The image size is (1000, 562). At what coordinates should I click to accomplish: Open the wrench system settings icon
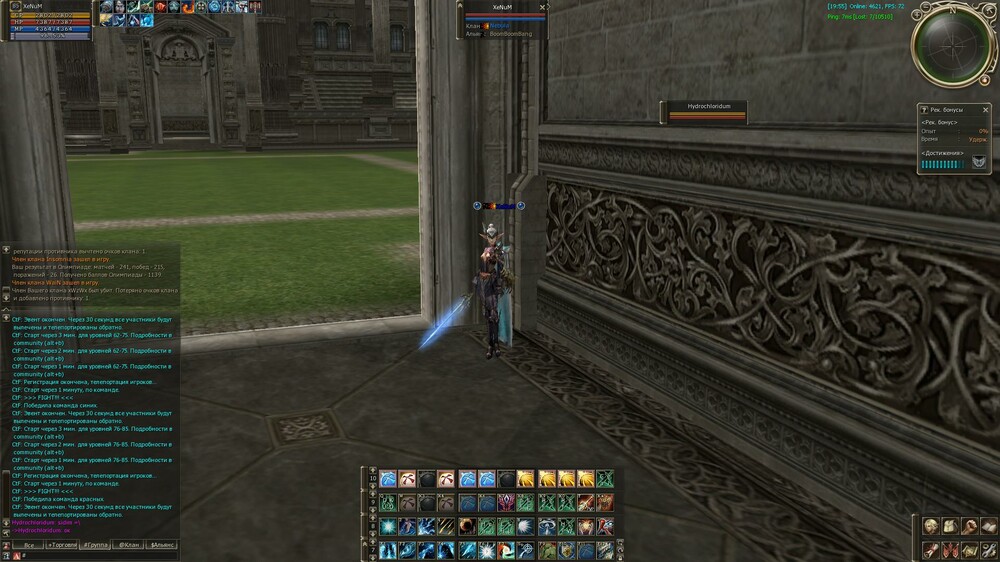pyautogui.click(x=989, y=549)
